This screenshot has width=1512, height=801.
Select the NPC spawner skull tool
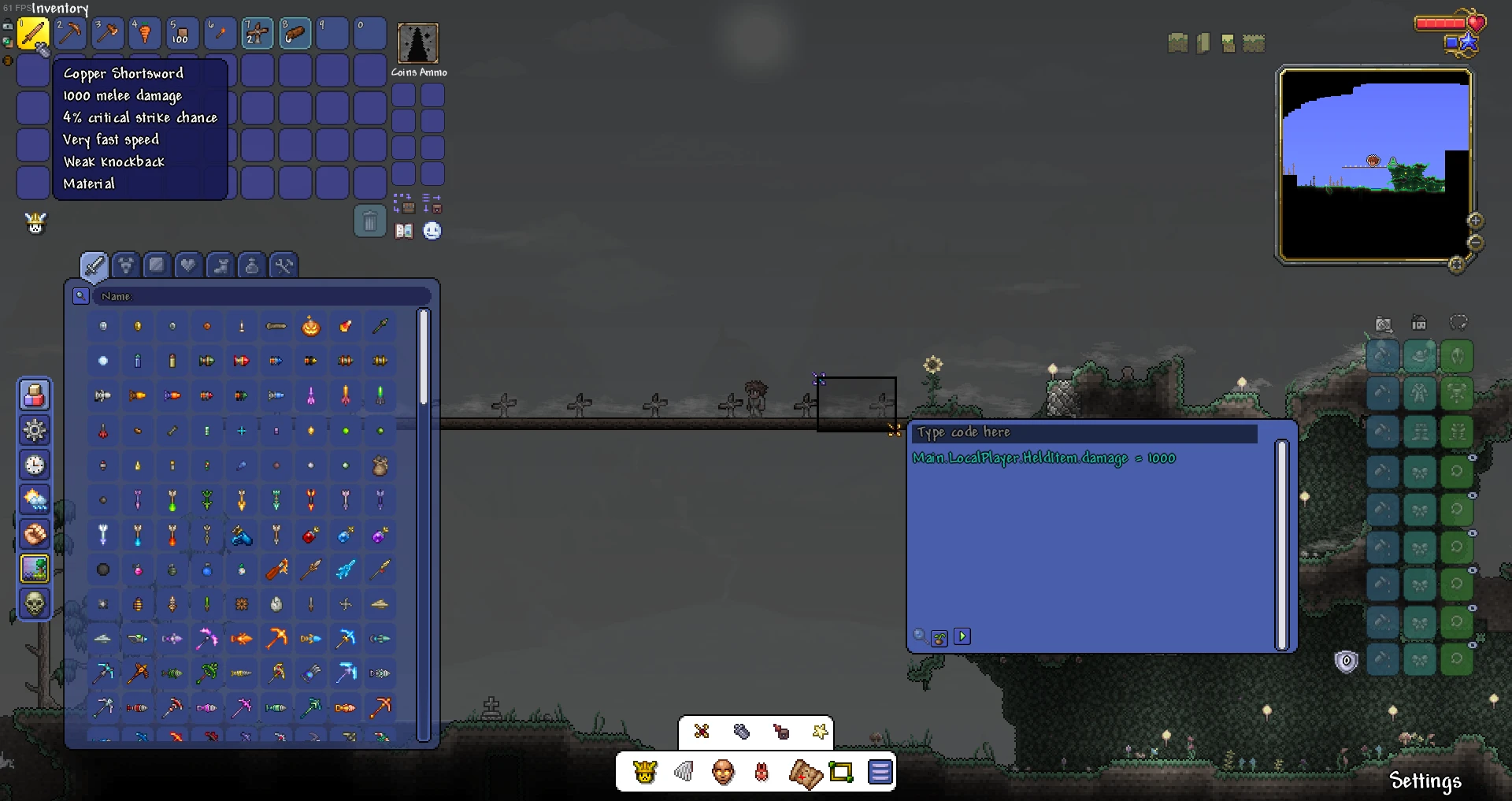point(35,603)
